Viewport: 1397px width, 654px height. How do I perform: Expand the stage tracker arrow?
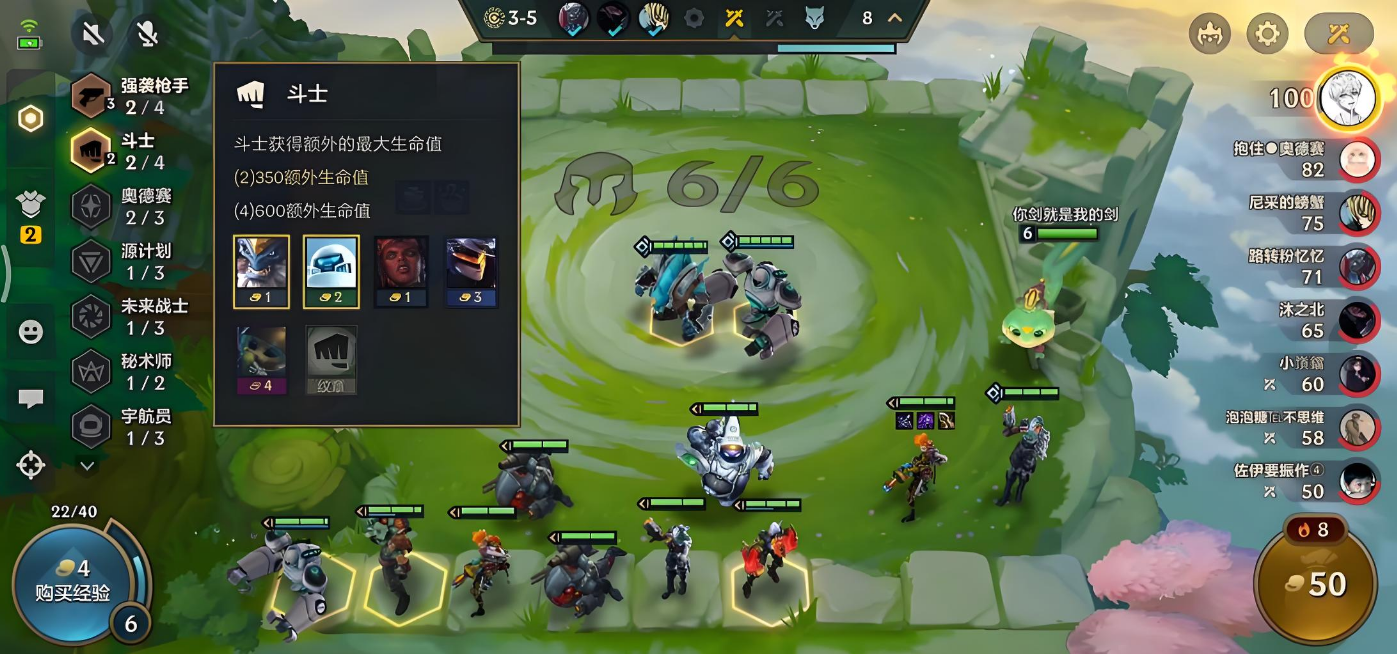894,17
